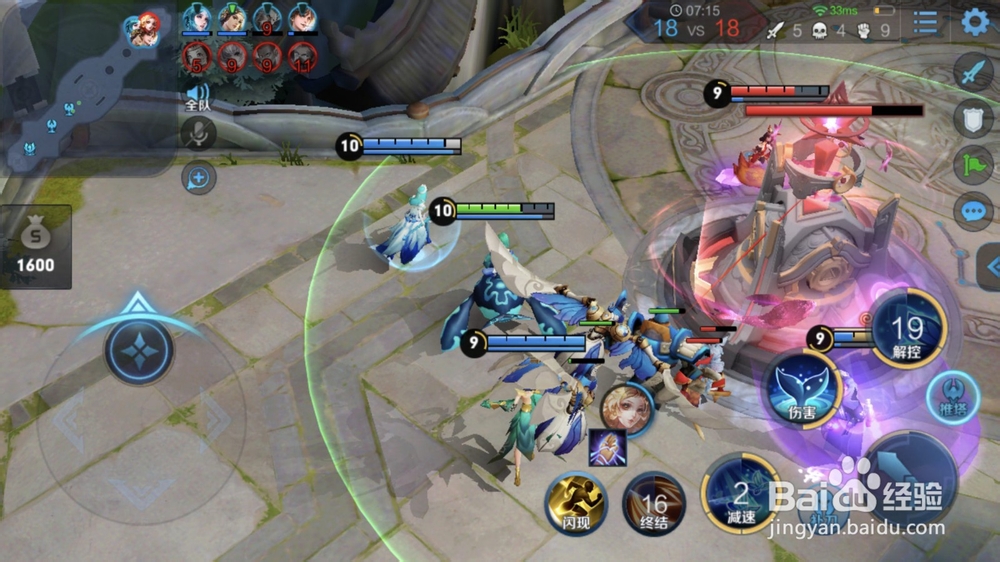Send the sword attack signal
Screen dimensions: 1000x562
pyautogui.click(x=973, y=72)
